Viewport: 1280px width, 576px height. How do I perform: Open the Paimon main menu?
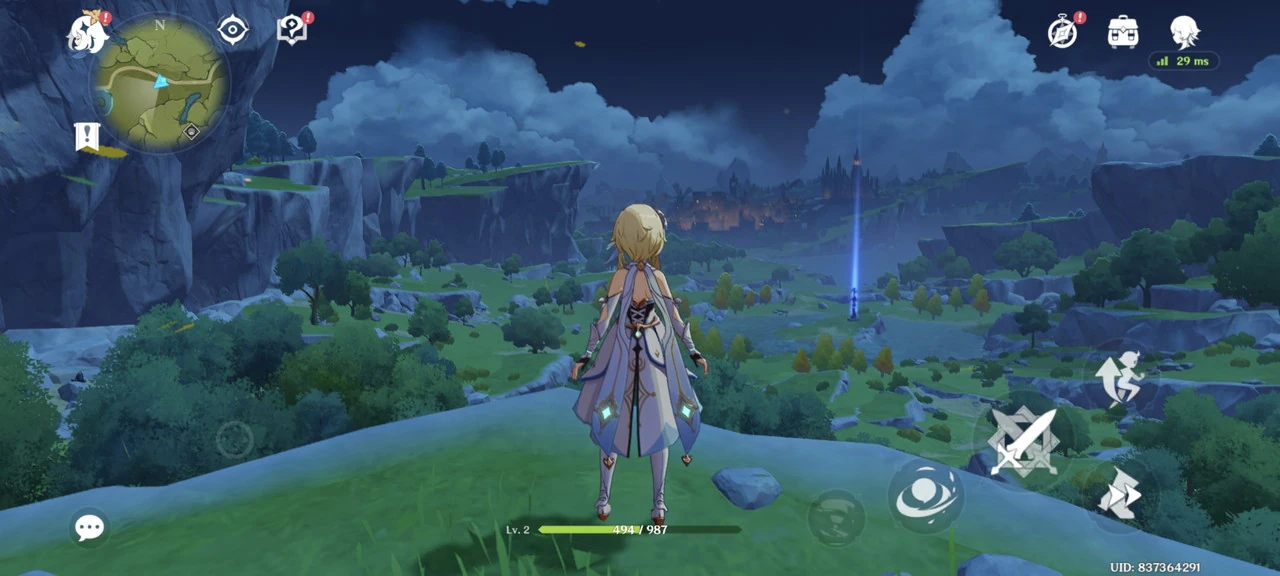(x=88, y=33)
